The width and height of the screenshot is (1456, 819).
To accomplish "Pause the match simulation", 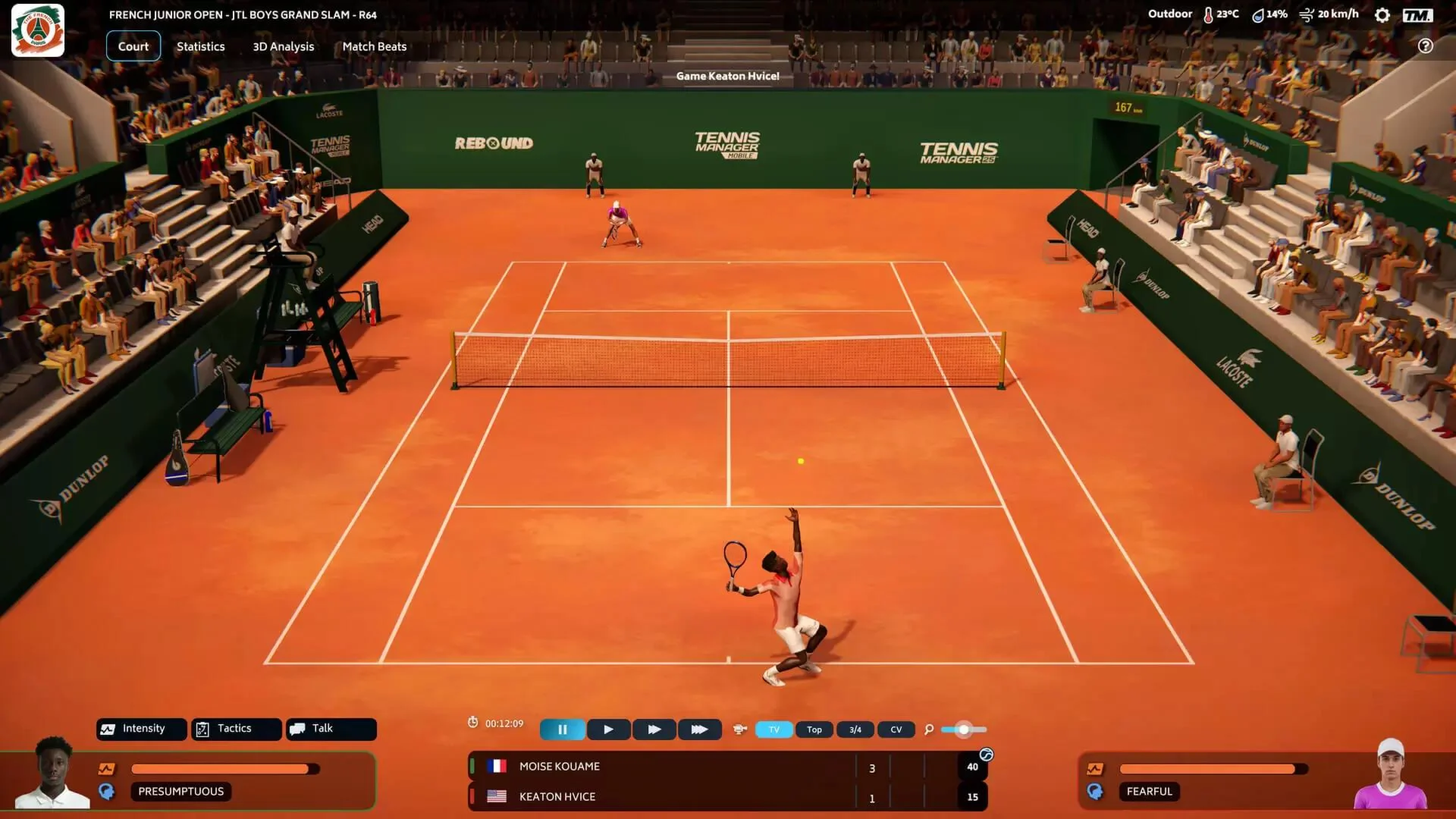I will pos(563,730).
